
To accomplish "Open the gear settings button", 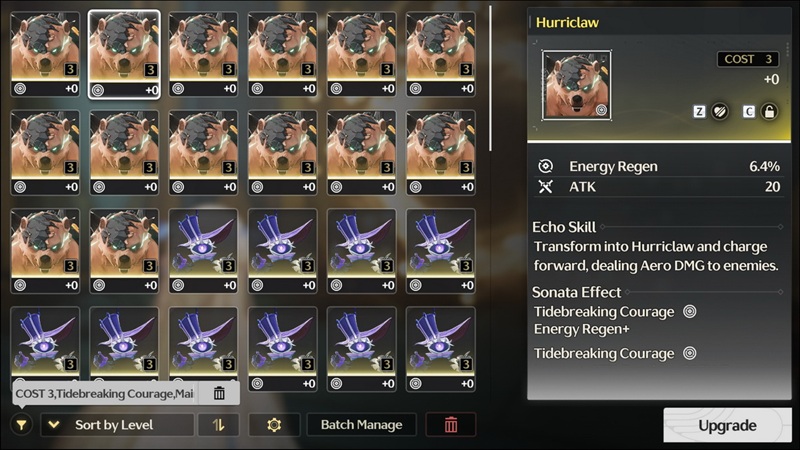I will pyautogui.click(x=274, y=425).
